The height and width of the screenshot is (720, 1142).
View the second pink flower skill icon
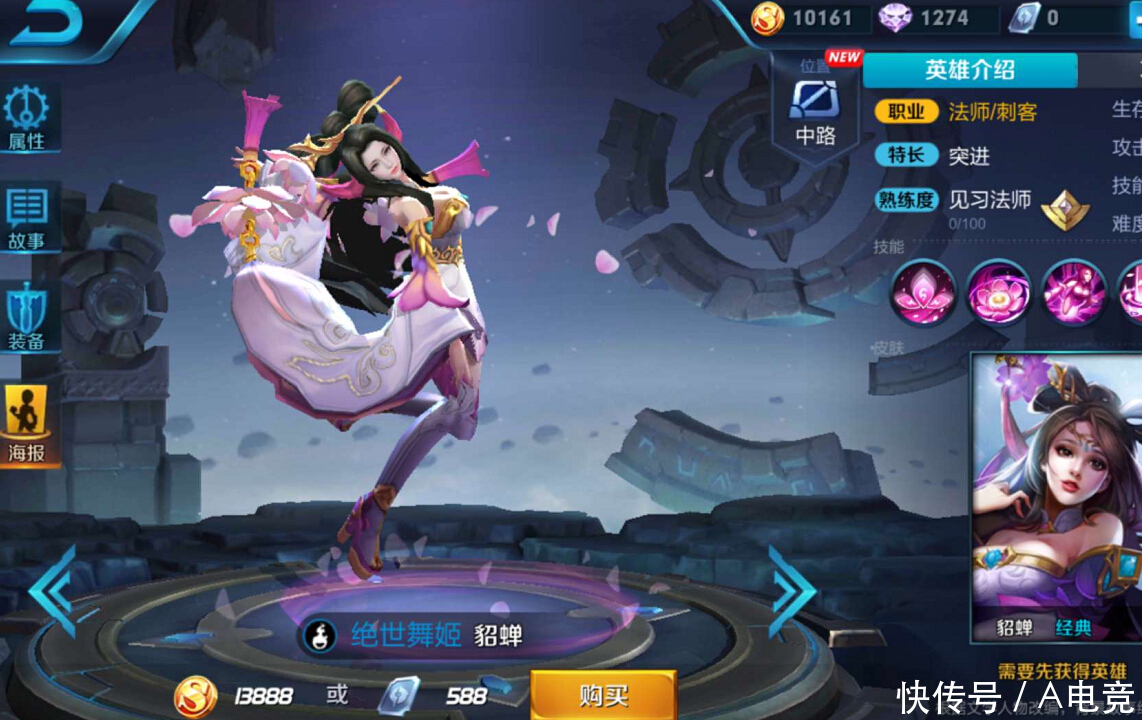pyautogui.click(x=998, y=292)
